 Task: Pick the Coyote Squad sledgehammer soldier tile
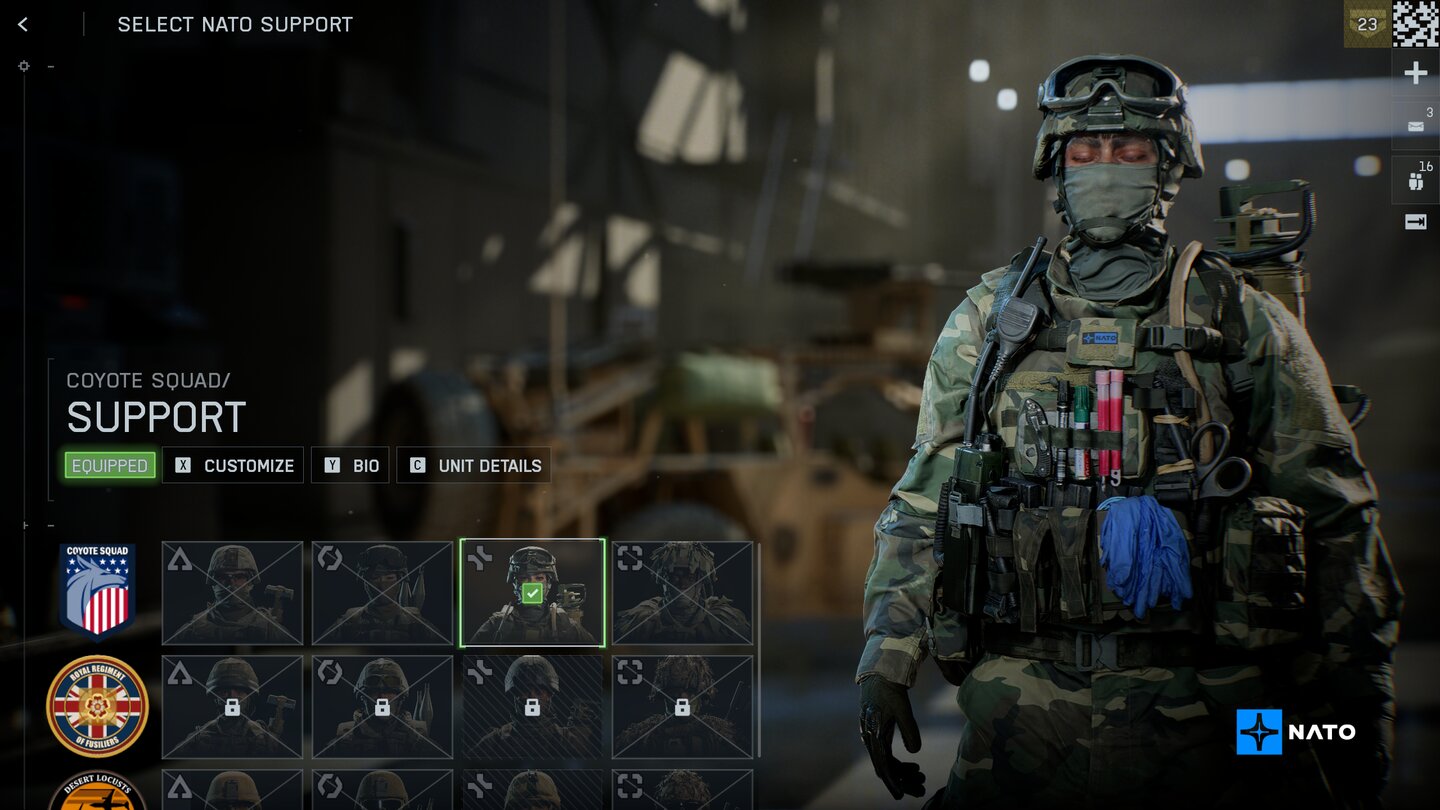(232, 593)
